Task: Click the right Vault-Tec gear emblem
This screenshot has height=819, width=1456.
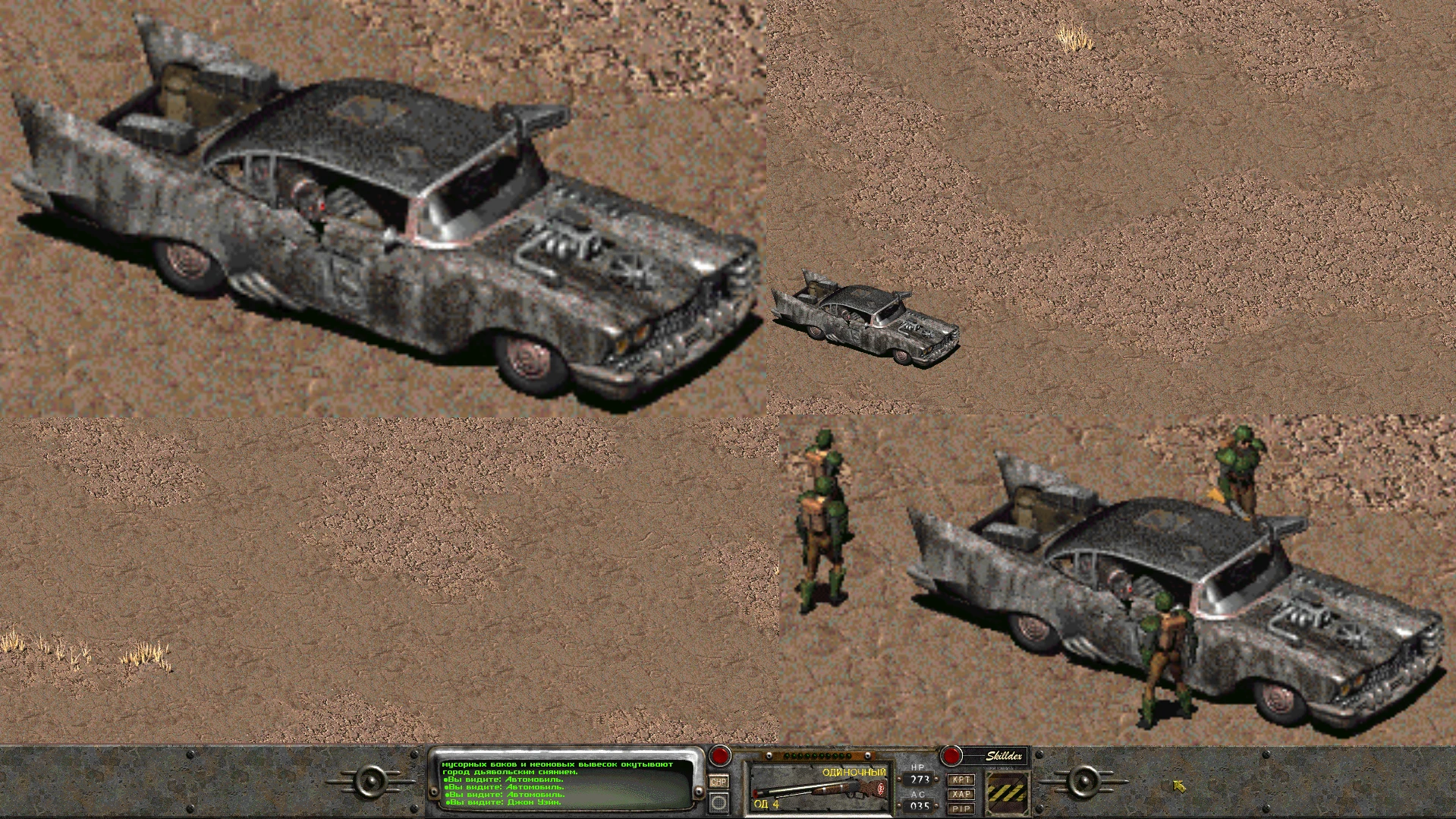Action: click(x=1084, y=782)
